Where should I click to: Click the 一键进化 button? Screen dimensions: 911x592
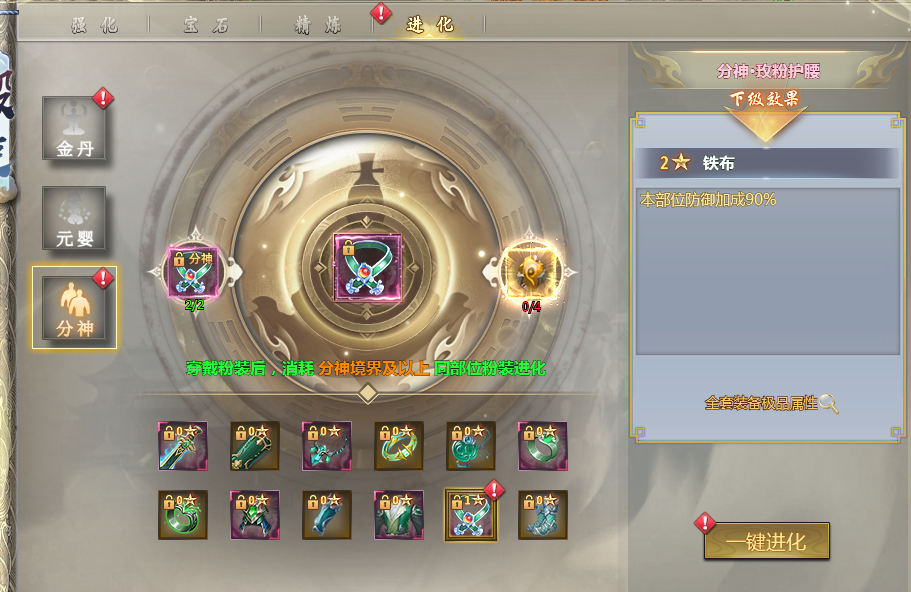click(x=766, y=541)
